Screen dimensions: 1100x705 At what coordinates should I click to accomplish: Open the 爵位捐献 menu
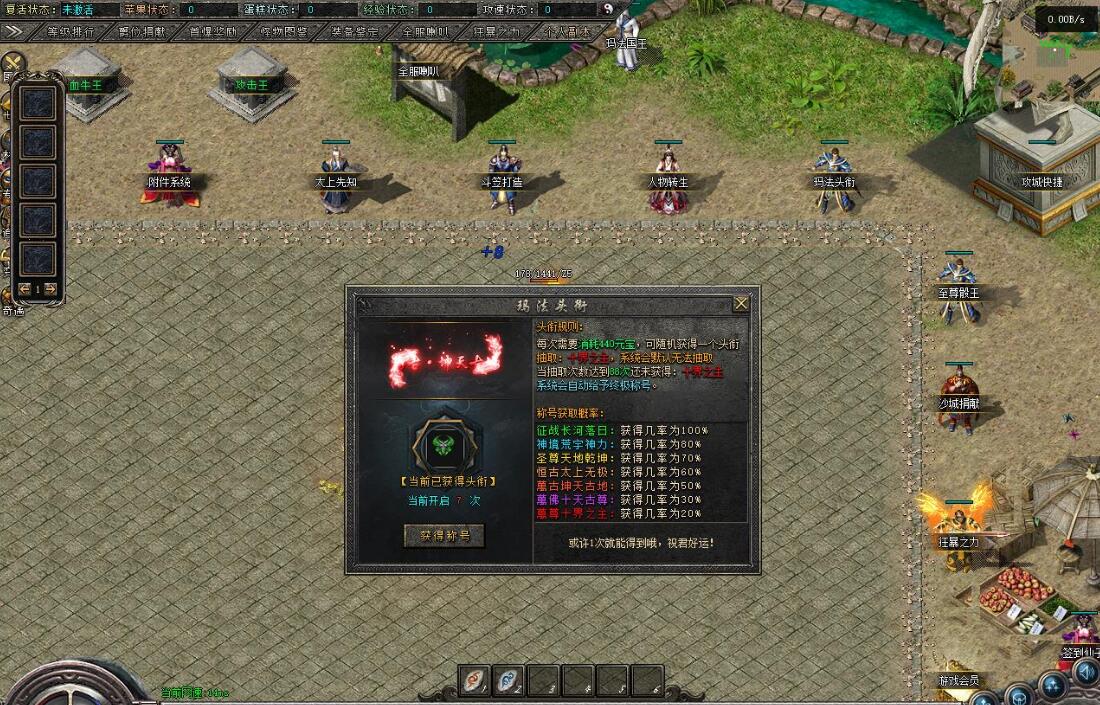click(143, 31)
